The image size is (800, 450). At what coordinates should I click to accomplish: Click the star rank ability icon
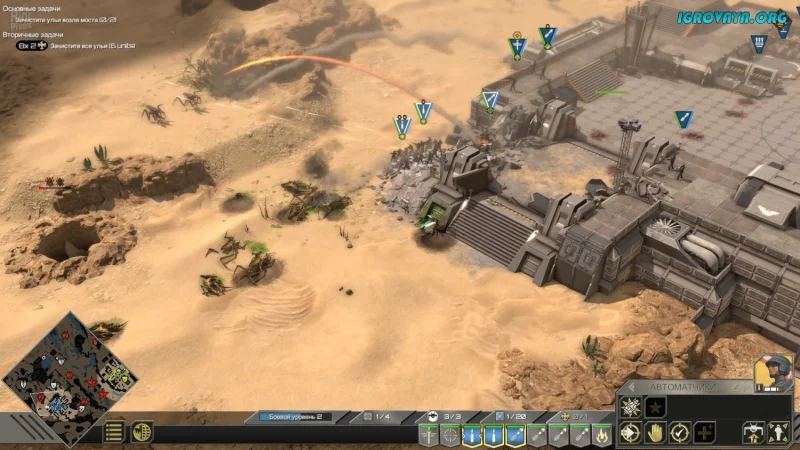click(655, 408)
